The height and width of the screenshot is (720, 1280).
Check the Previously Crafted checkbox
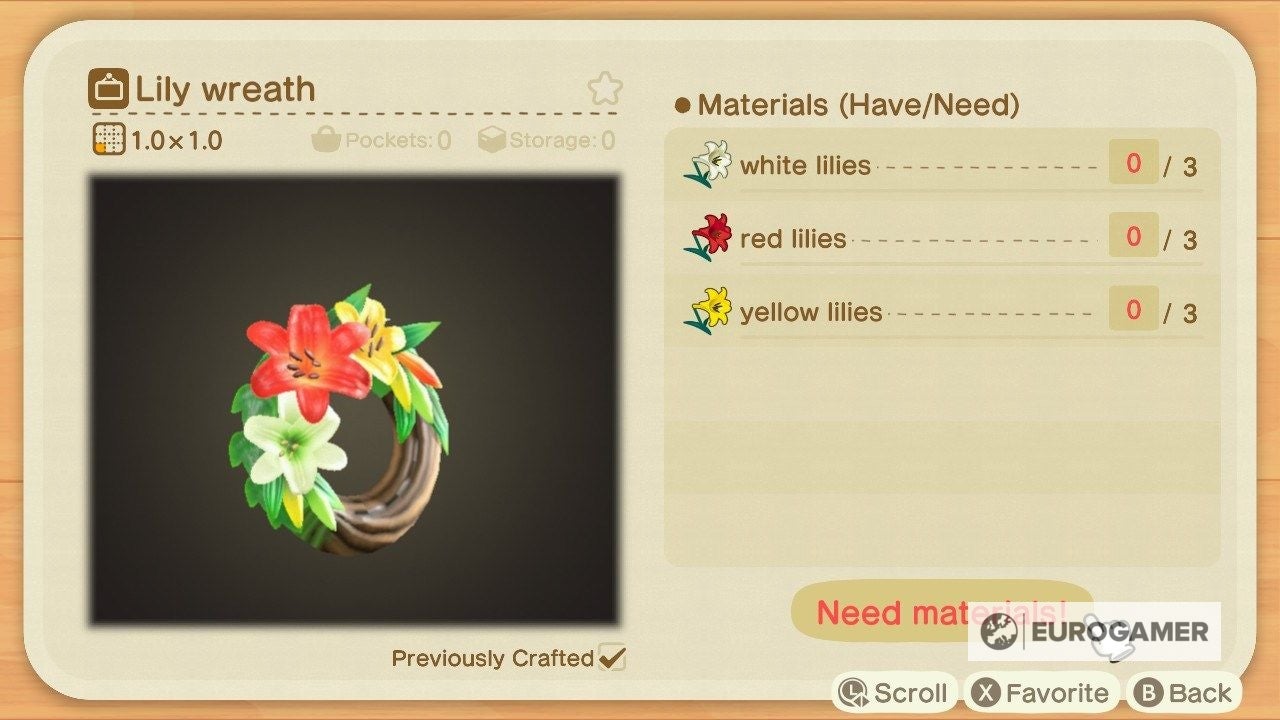[614, 658]
